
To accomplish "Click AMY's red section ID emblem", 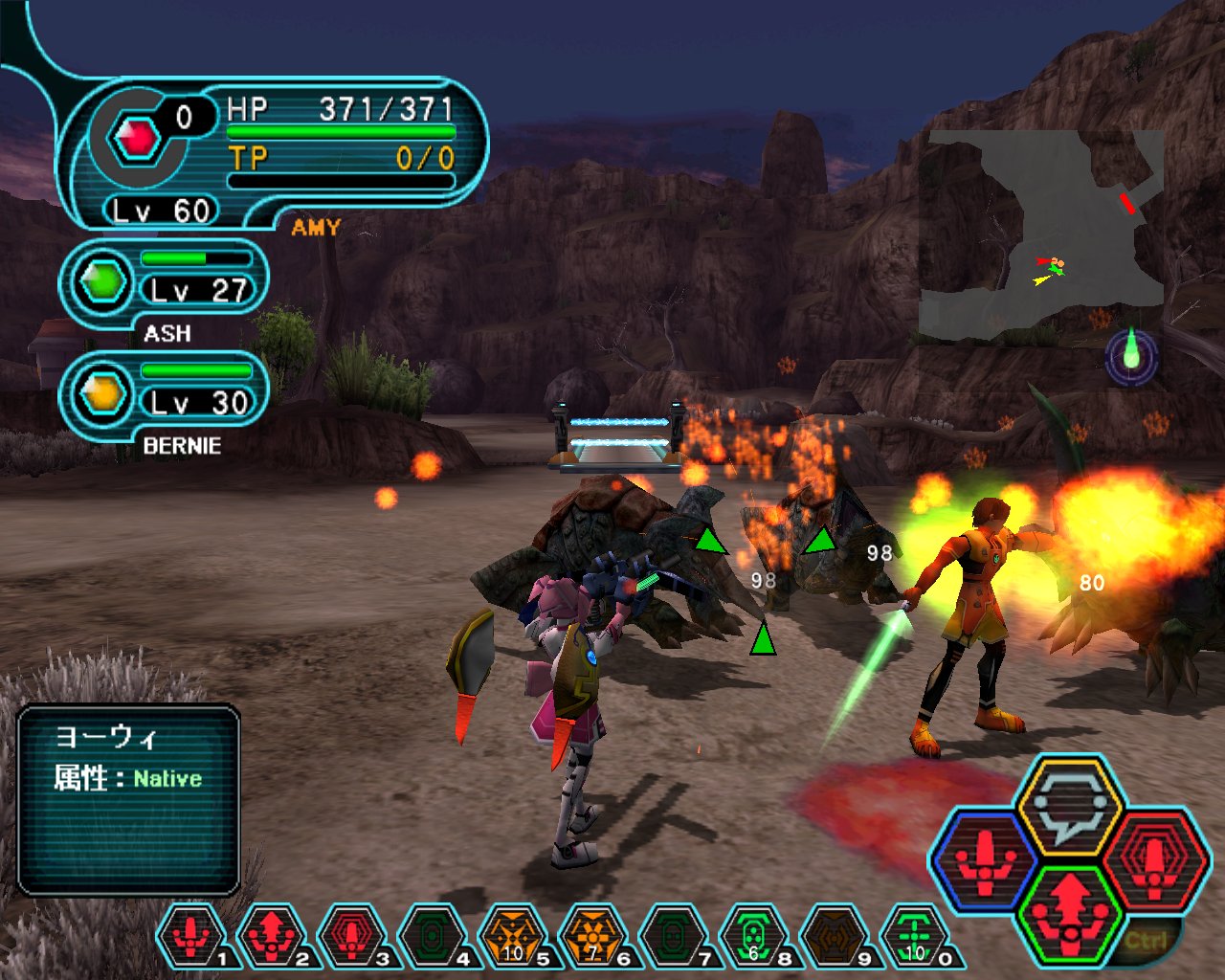I will pyautogui.click(x=138, y=139).
